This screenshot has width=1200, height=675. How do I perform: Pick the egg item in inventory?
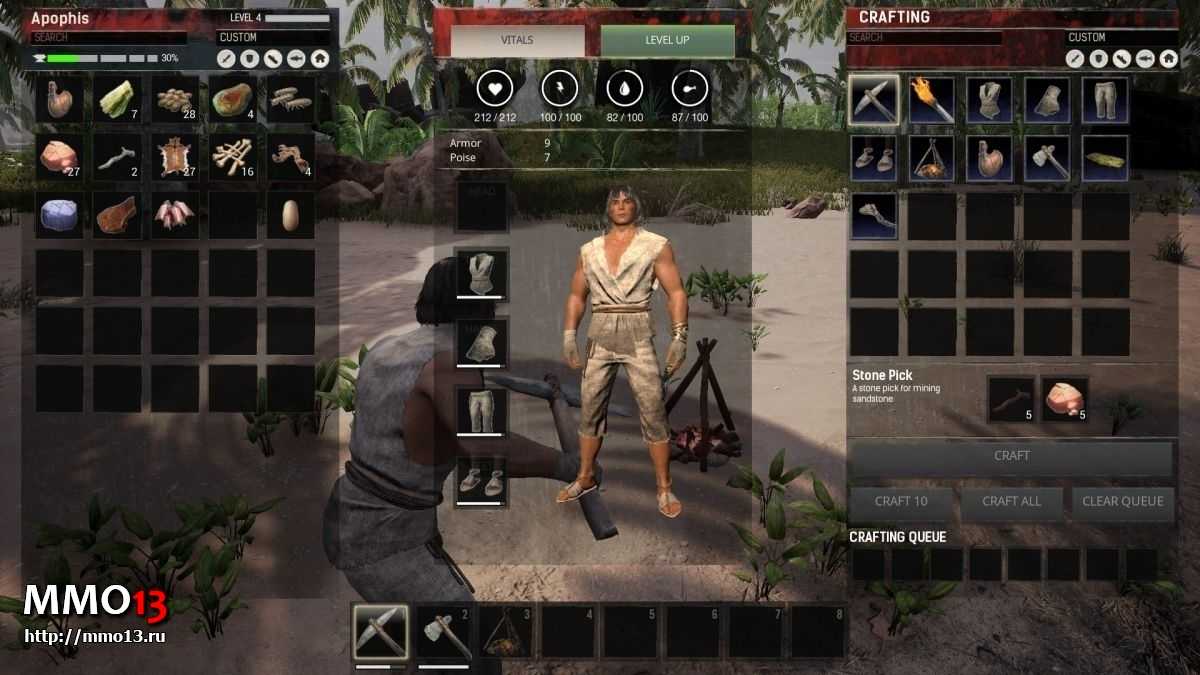[291, 214]
